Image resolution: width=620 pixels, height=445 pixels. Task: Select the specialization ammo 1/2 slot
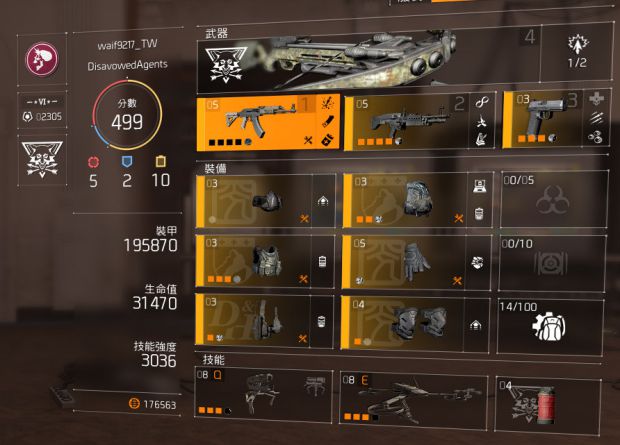point(580,52)
